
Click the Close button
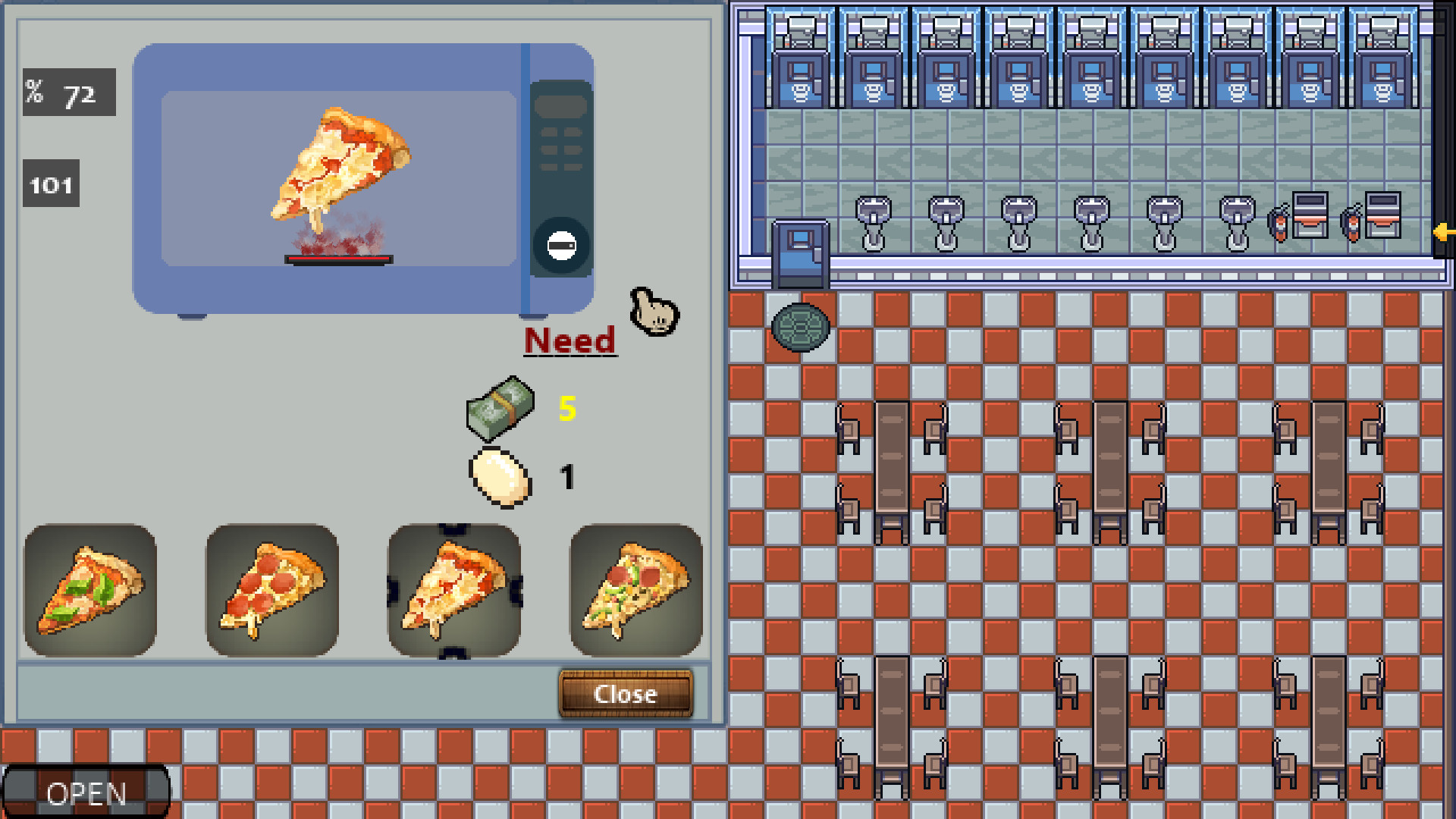(x=624, y=692)
